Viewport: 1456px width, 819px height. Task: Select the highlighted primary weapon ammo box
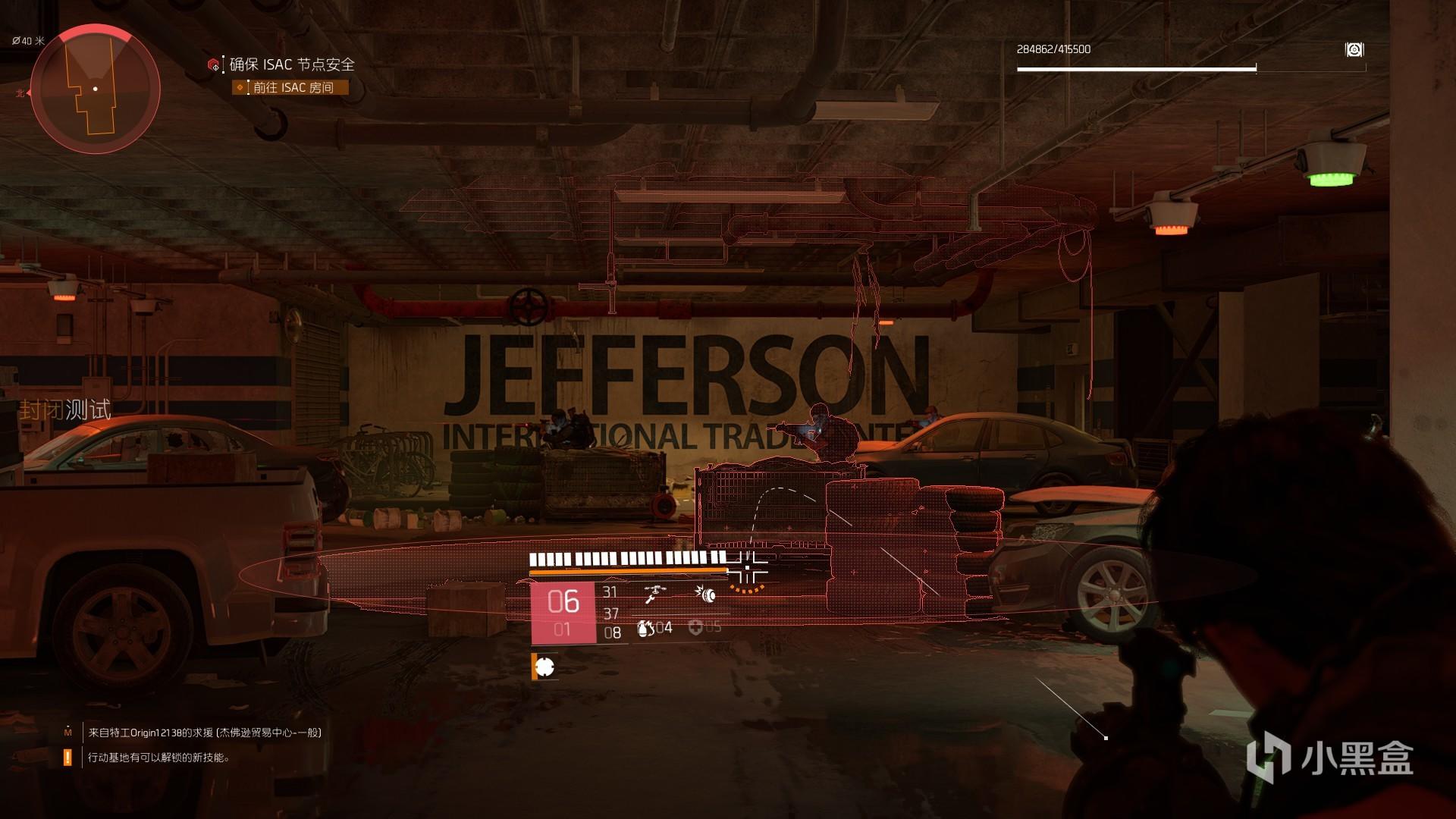pos(563,613)
